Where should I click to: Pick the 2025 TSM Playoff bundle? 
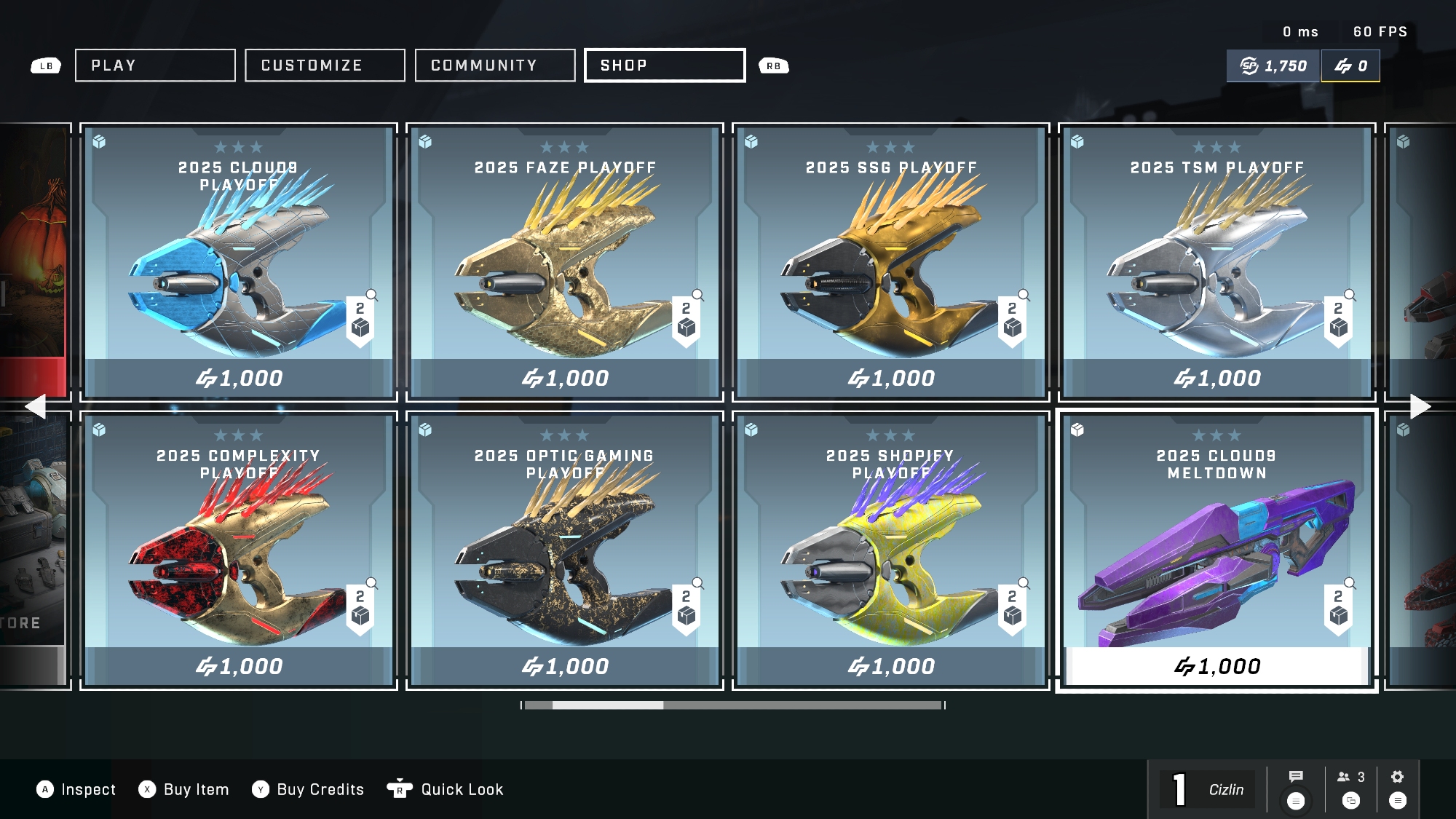pos(1217,262)
